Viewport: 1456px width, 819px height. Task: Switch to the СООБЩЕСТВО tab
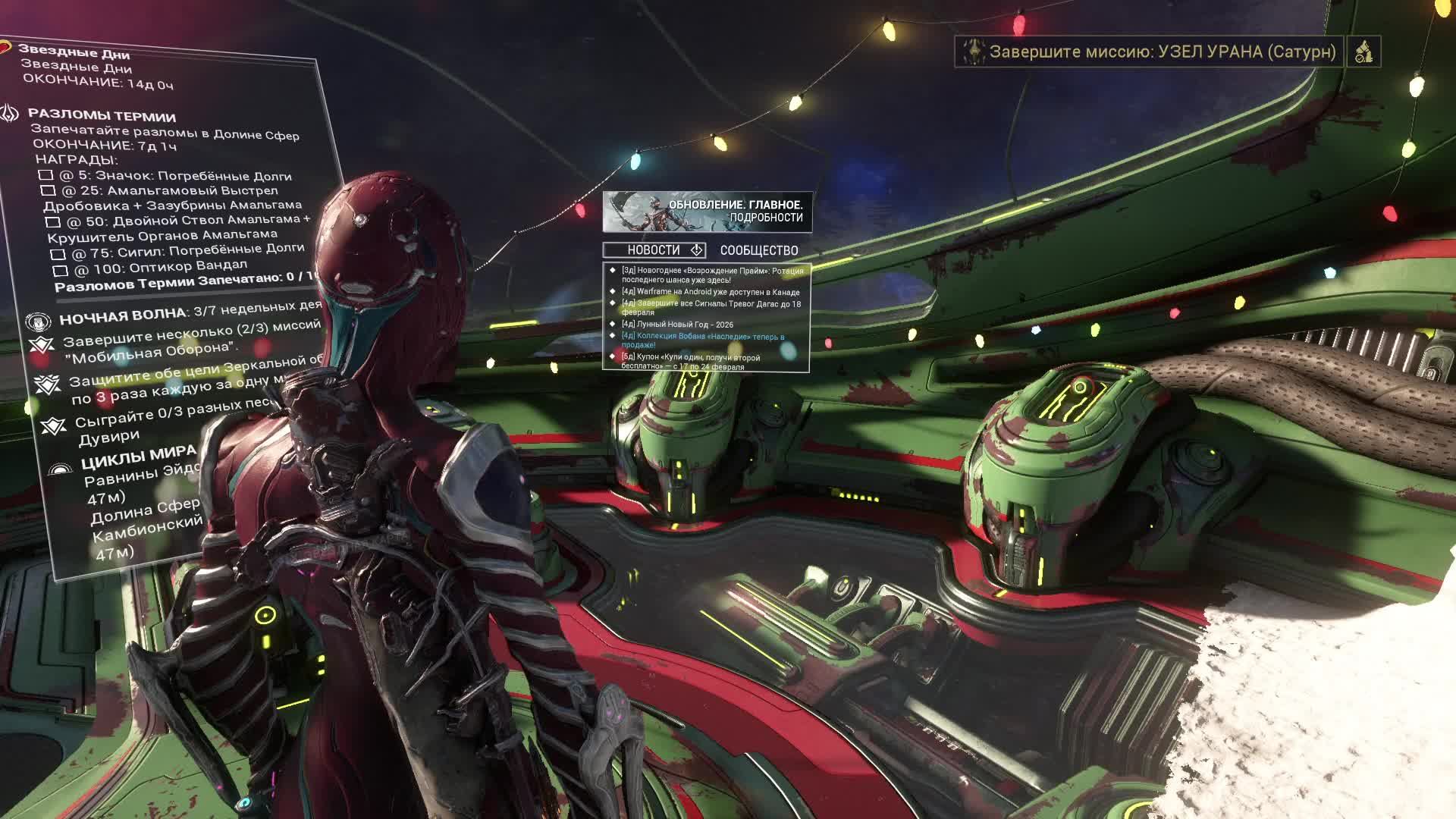coord(758,250)
